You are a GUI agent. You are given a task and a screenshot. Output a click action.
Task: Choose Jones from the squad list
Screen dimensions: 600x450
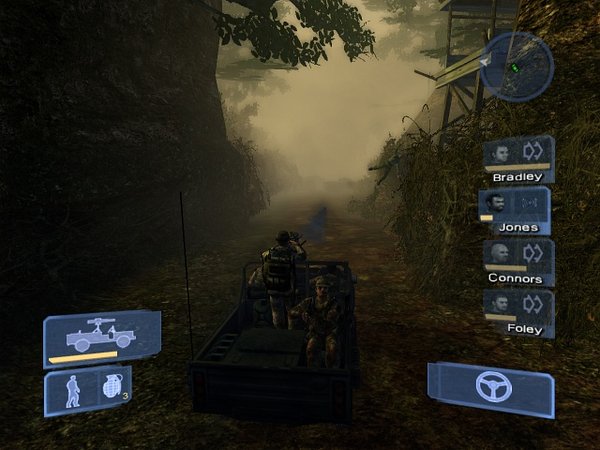pyautogui.click(x=516, y=210)
